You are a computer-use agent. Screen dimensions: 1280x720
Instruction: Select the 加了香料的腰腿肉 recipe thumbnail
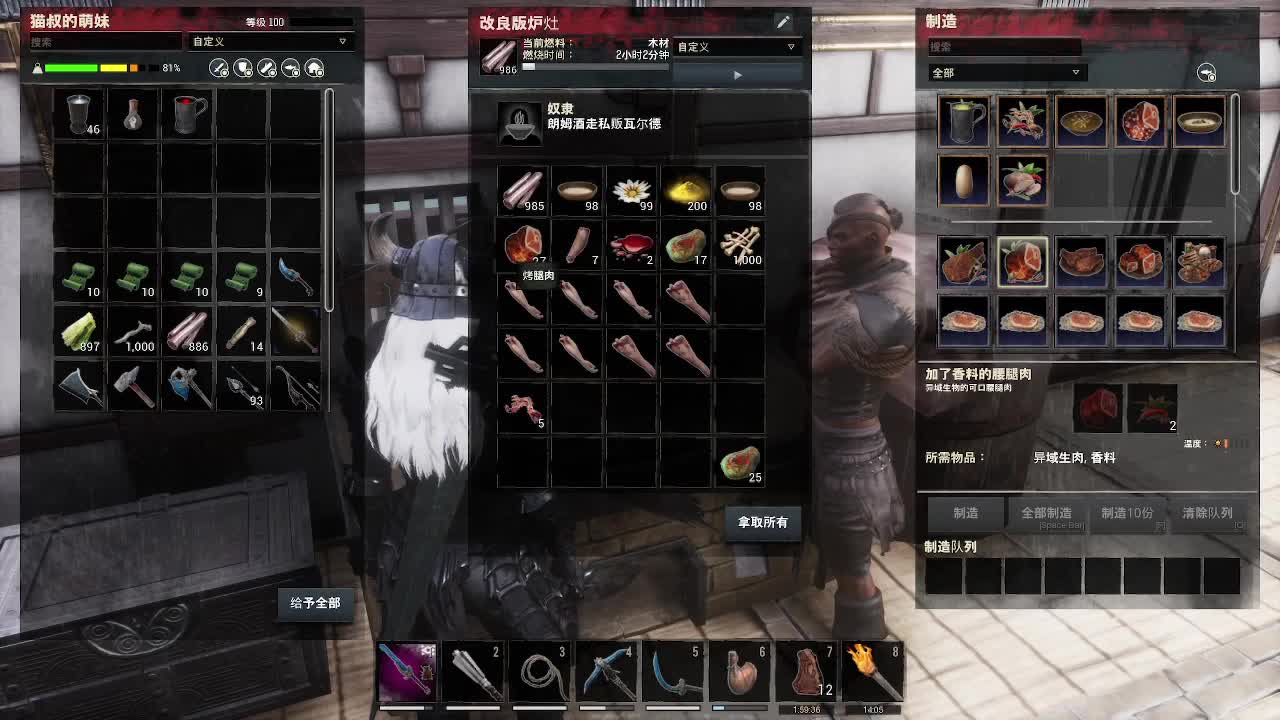tap(1022, 262)
